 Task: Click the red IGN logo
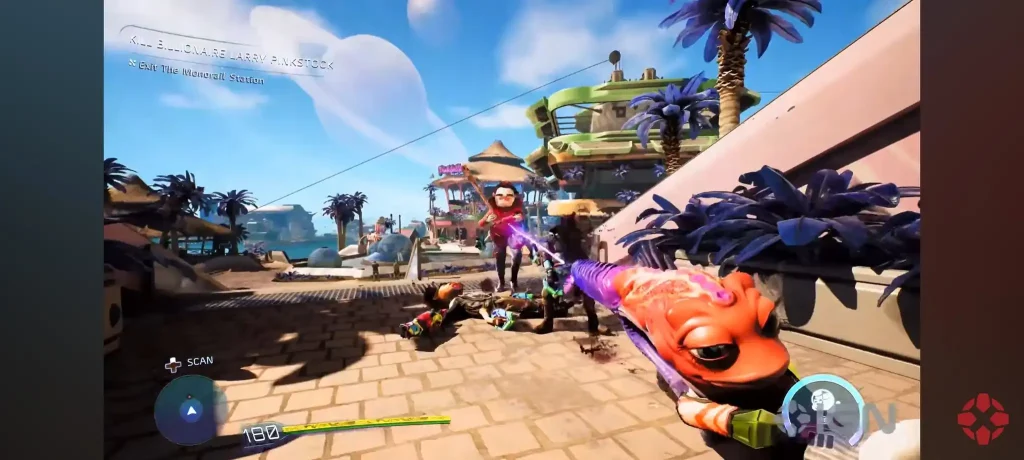tap(981, 418)
